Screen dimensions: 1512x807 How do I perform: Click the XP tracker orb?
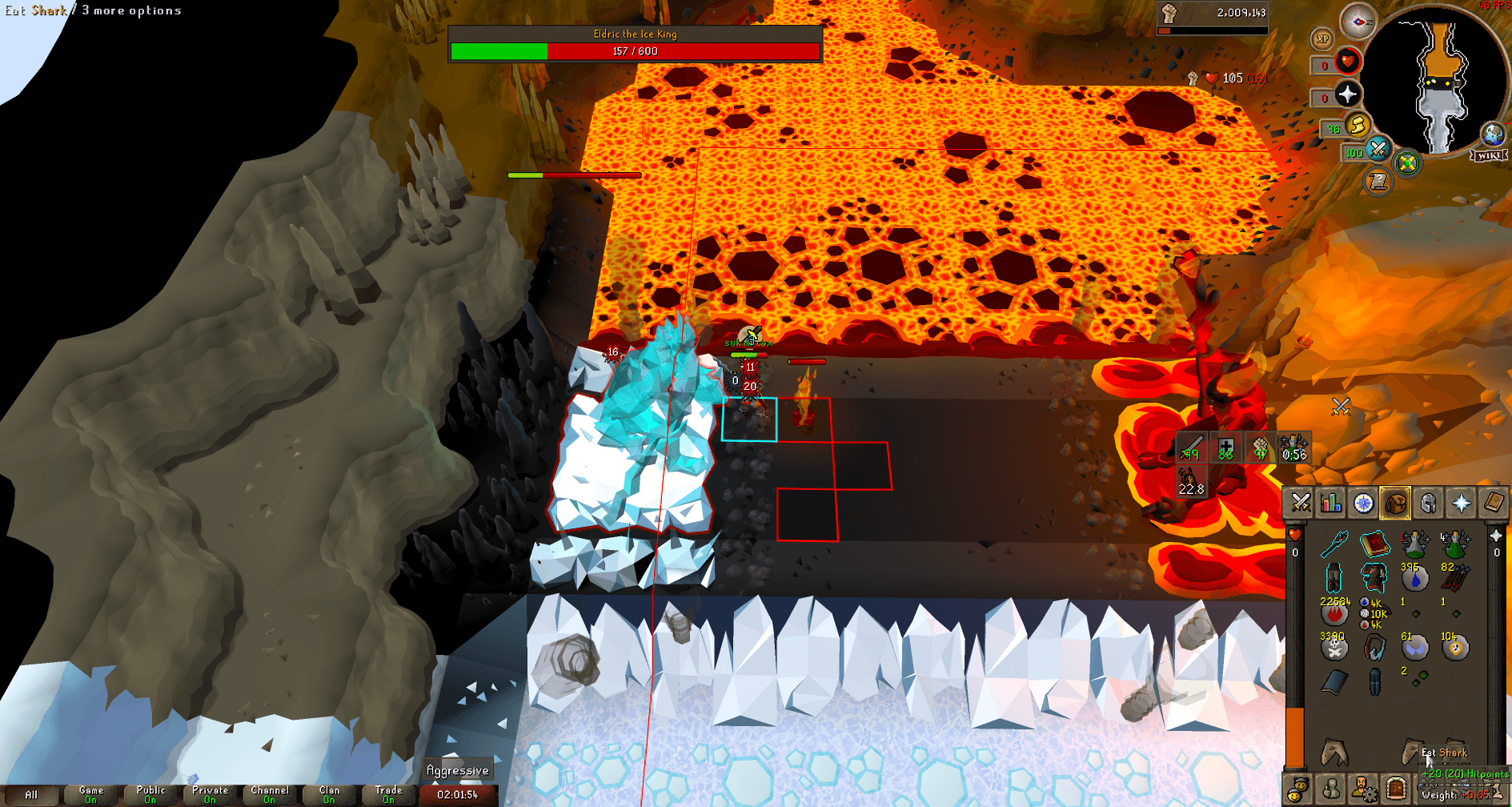(1322, 38)
